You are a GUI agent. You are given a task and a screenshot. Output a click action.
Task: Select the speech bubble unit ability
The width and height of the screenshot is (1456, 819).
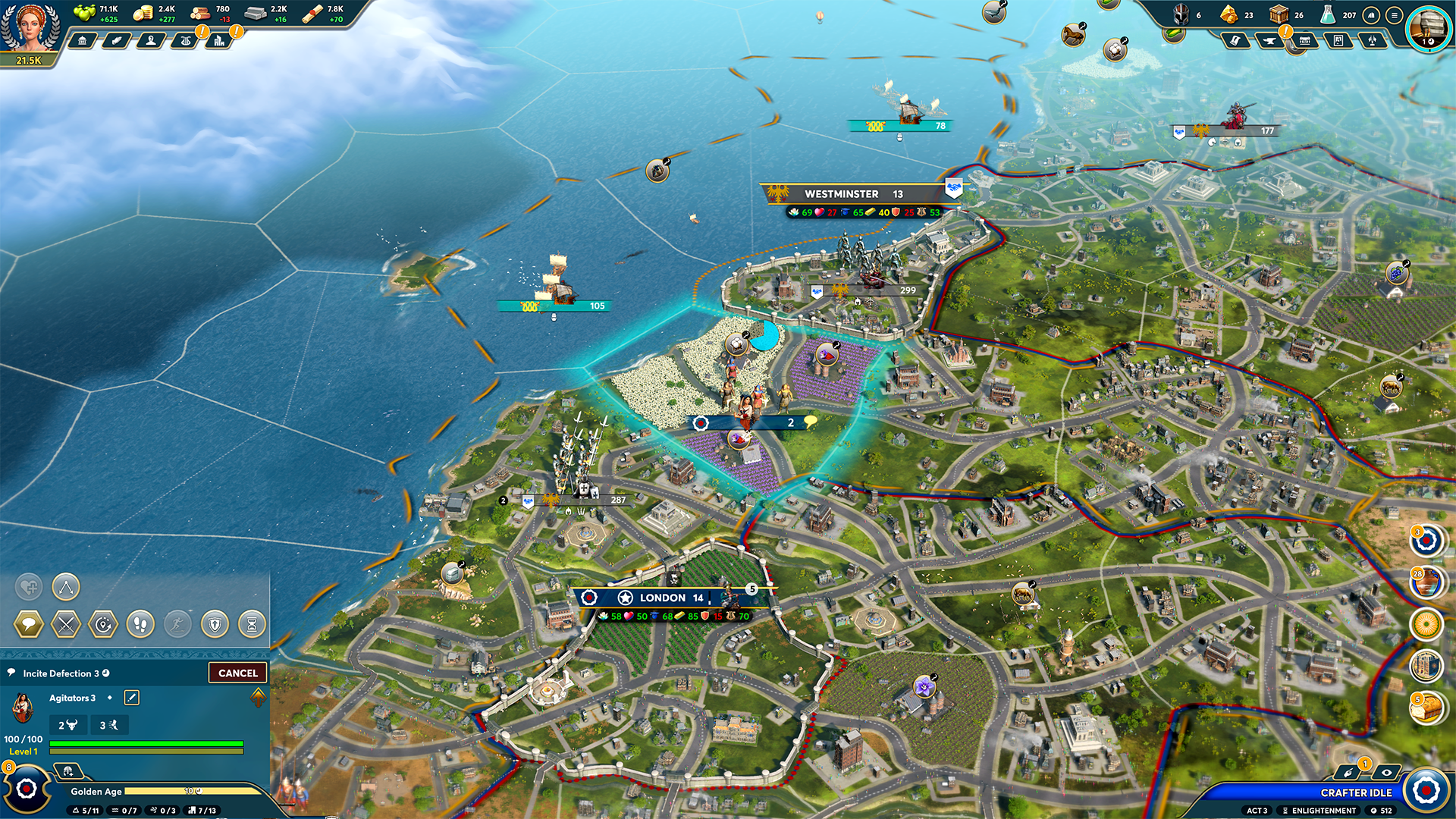pyautogui.click(x=29, y=625)
